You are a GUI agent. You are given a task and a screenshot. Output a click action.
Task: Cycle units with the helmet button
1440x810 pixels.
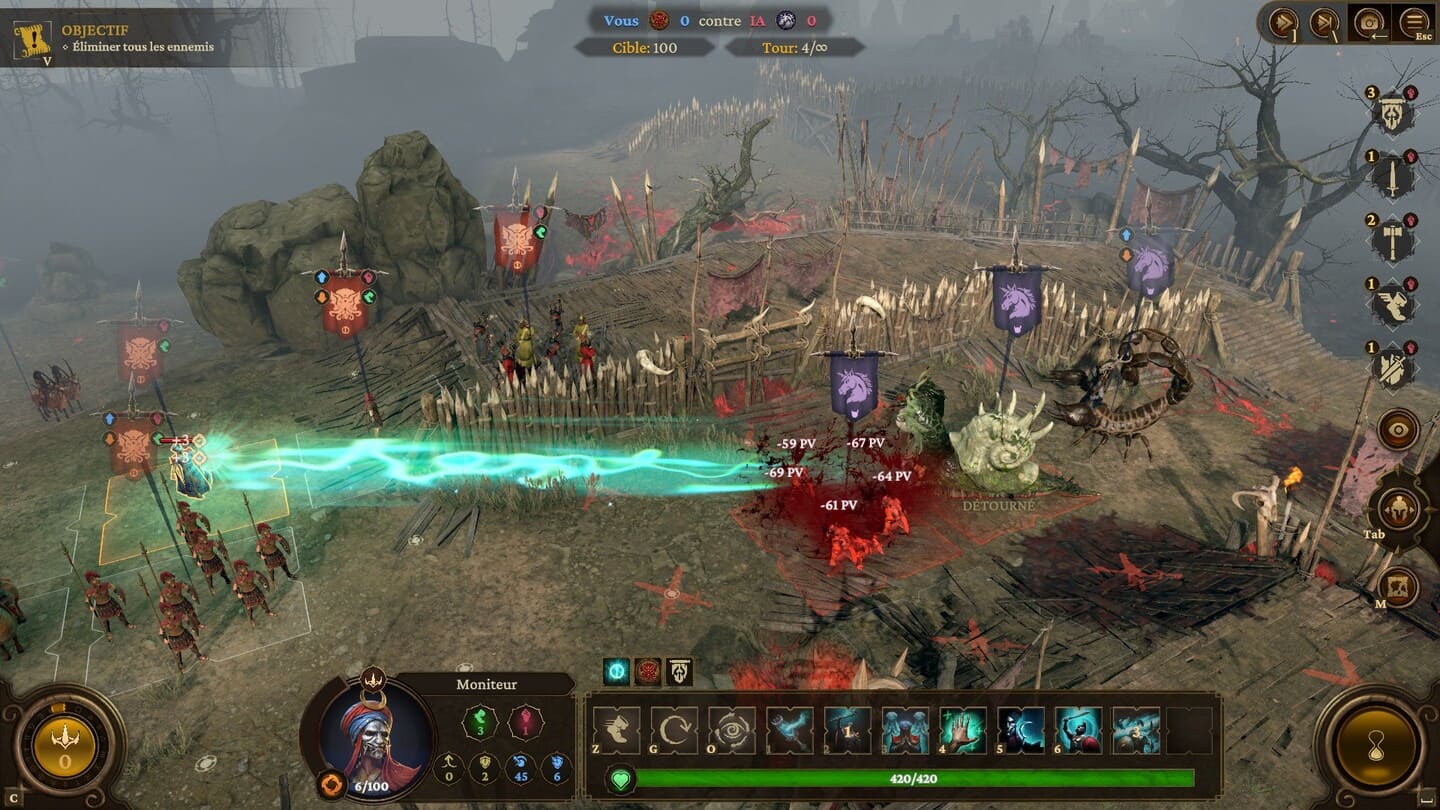pyautogui.click(x=1398, y=510)
